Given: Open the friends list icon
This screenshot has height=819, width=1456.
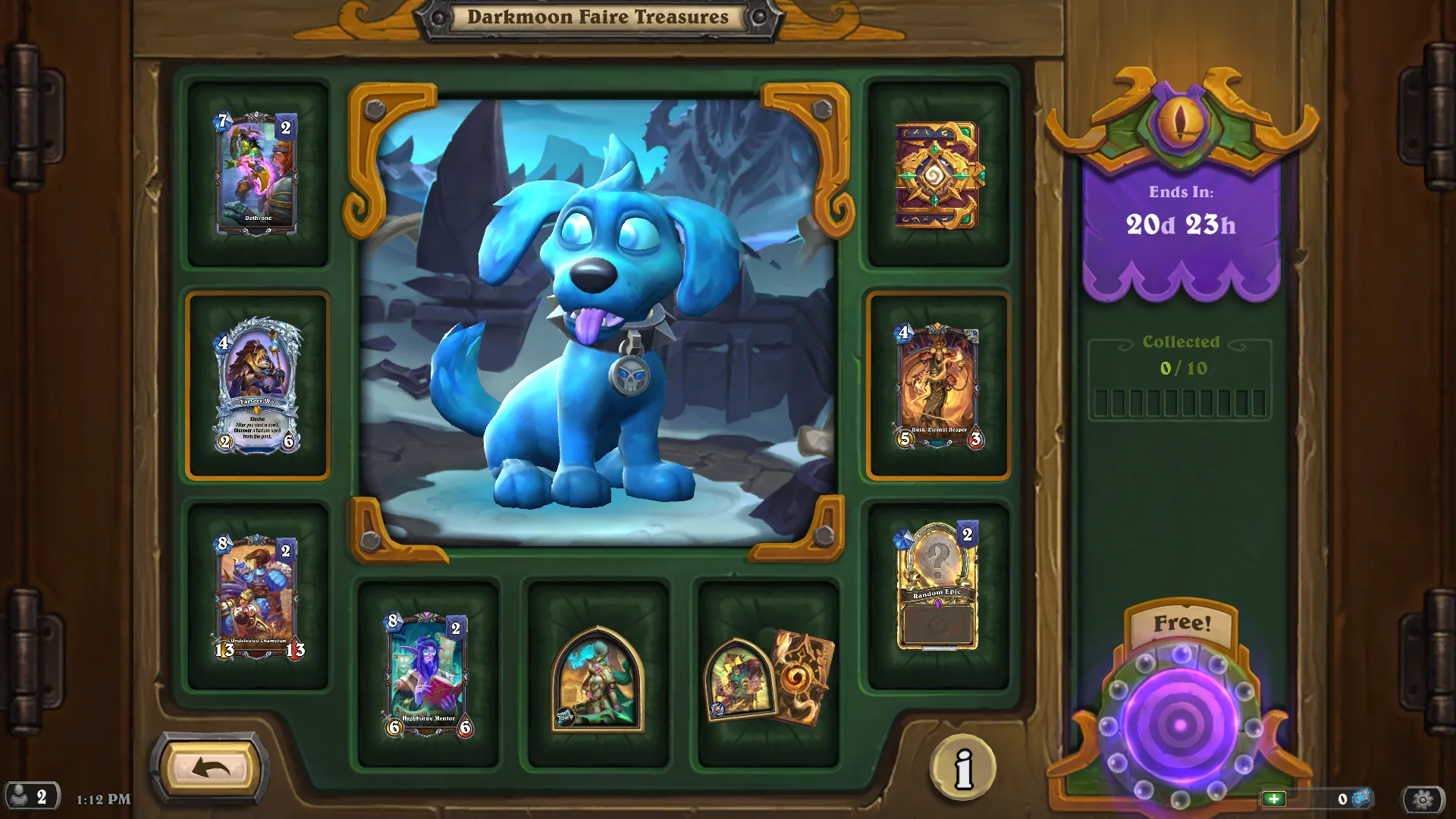Looking at the screenshot, I should tap(30, 797).
